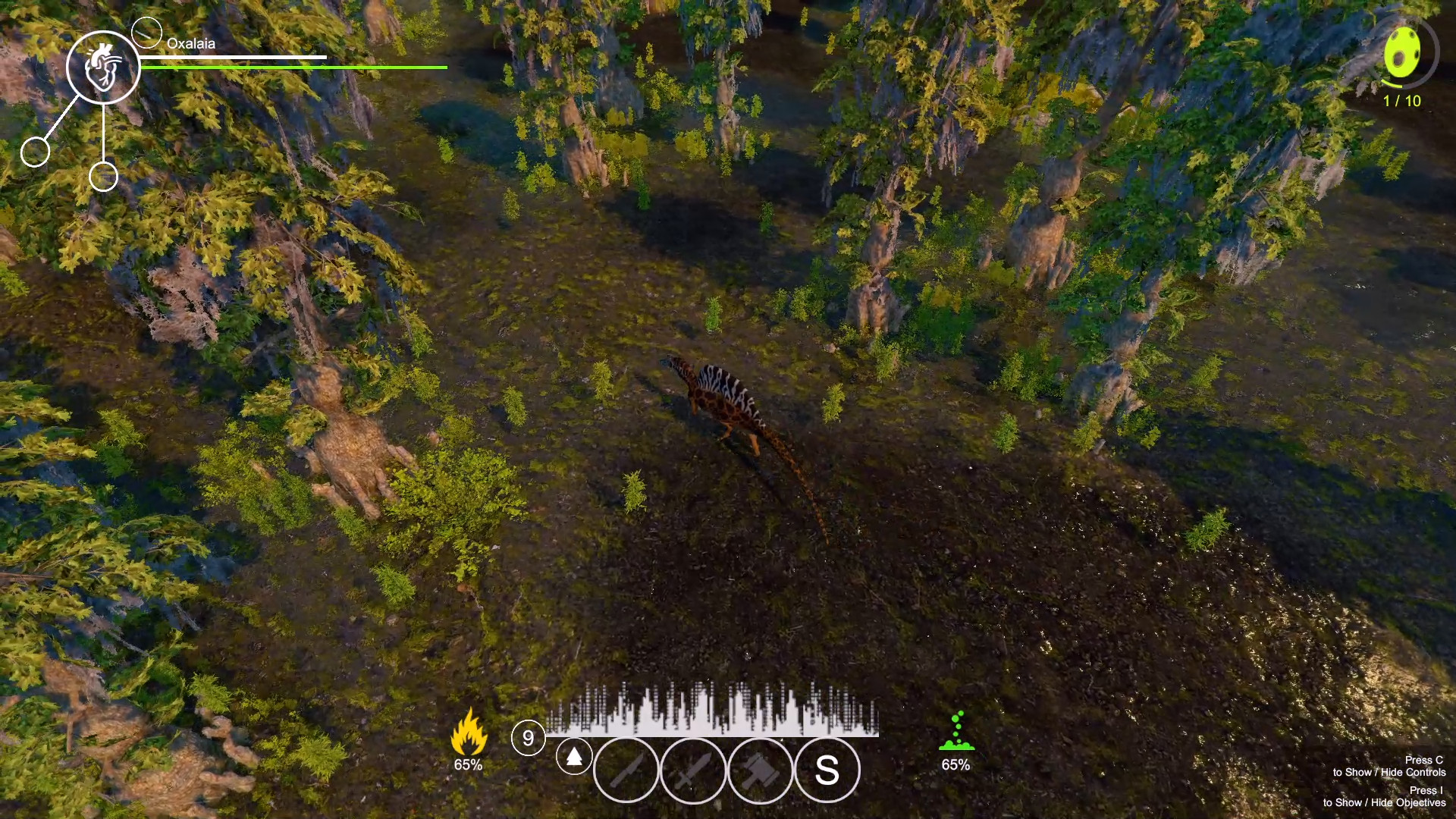Image resolution: width=1456 pixels, height=819 pixels.
Task: Toggle the small node left of Oxalaia name
Action: point(149,32)
